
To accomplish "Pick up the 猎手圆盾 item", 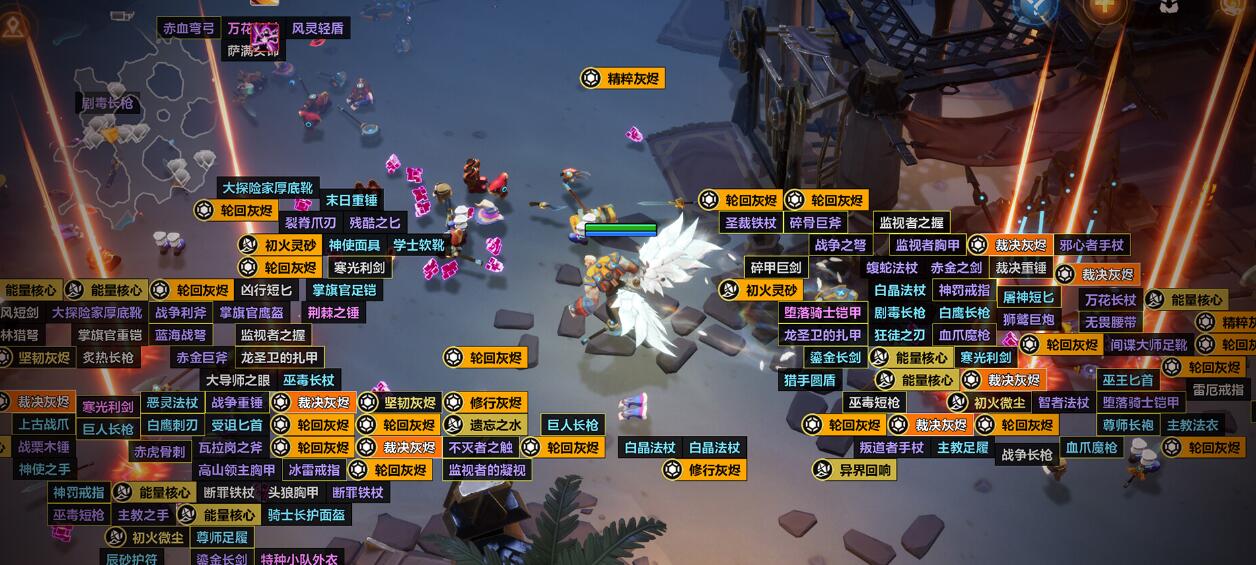I will tap(809, 380).
